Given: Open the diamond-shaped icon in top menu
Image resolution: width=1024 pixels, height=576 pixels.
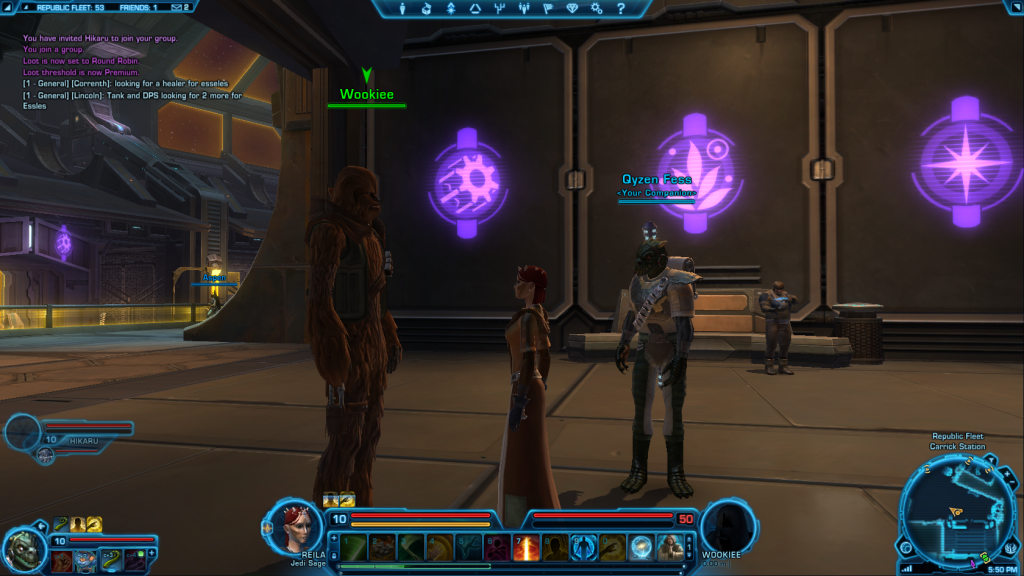Looking at the screenshot, I should pos(571,8).
